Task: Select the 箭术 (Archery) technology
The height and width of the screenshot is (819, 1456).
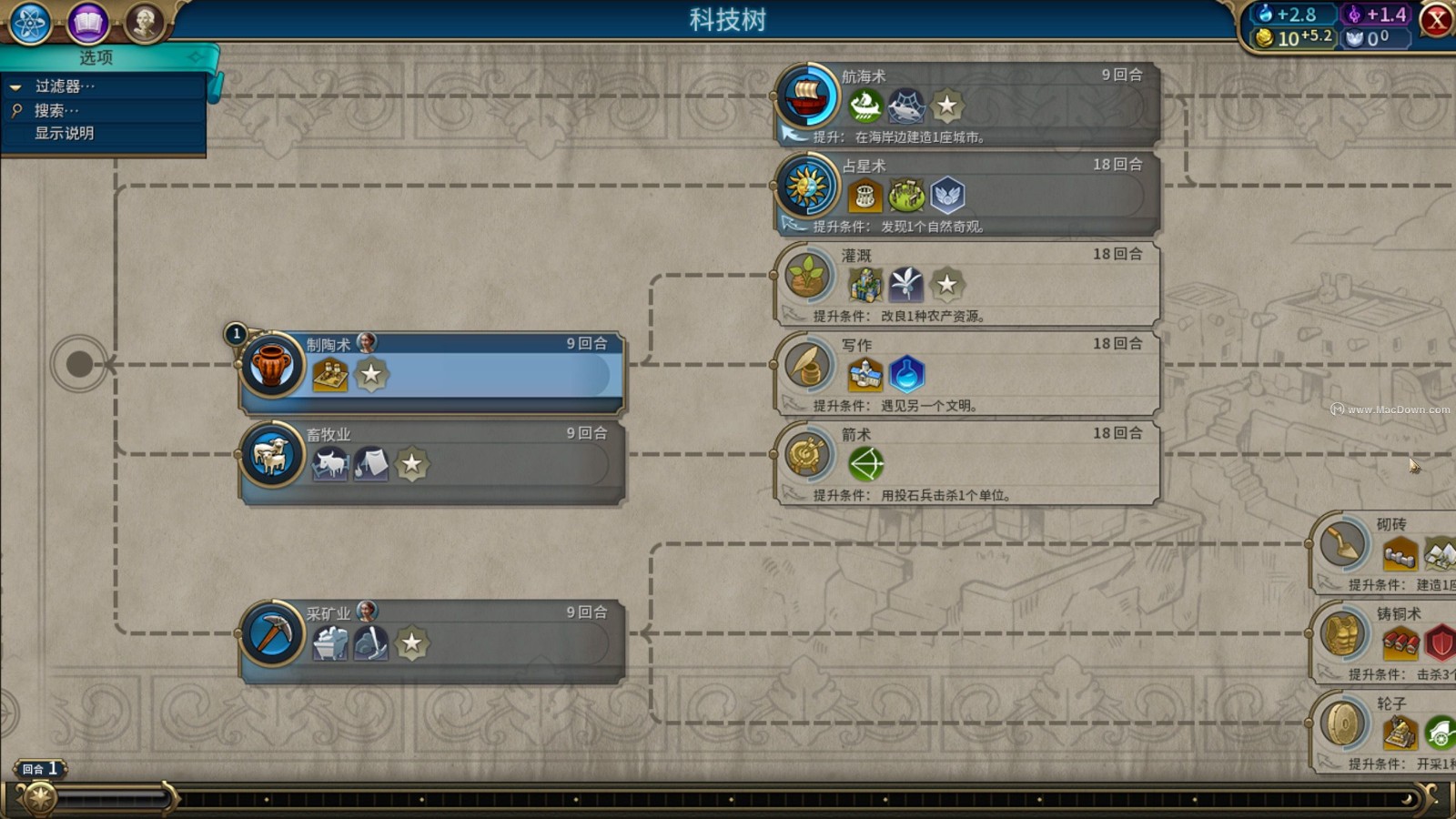Action: (969, 462)
